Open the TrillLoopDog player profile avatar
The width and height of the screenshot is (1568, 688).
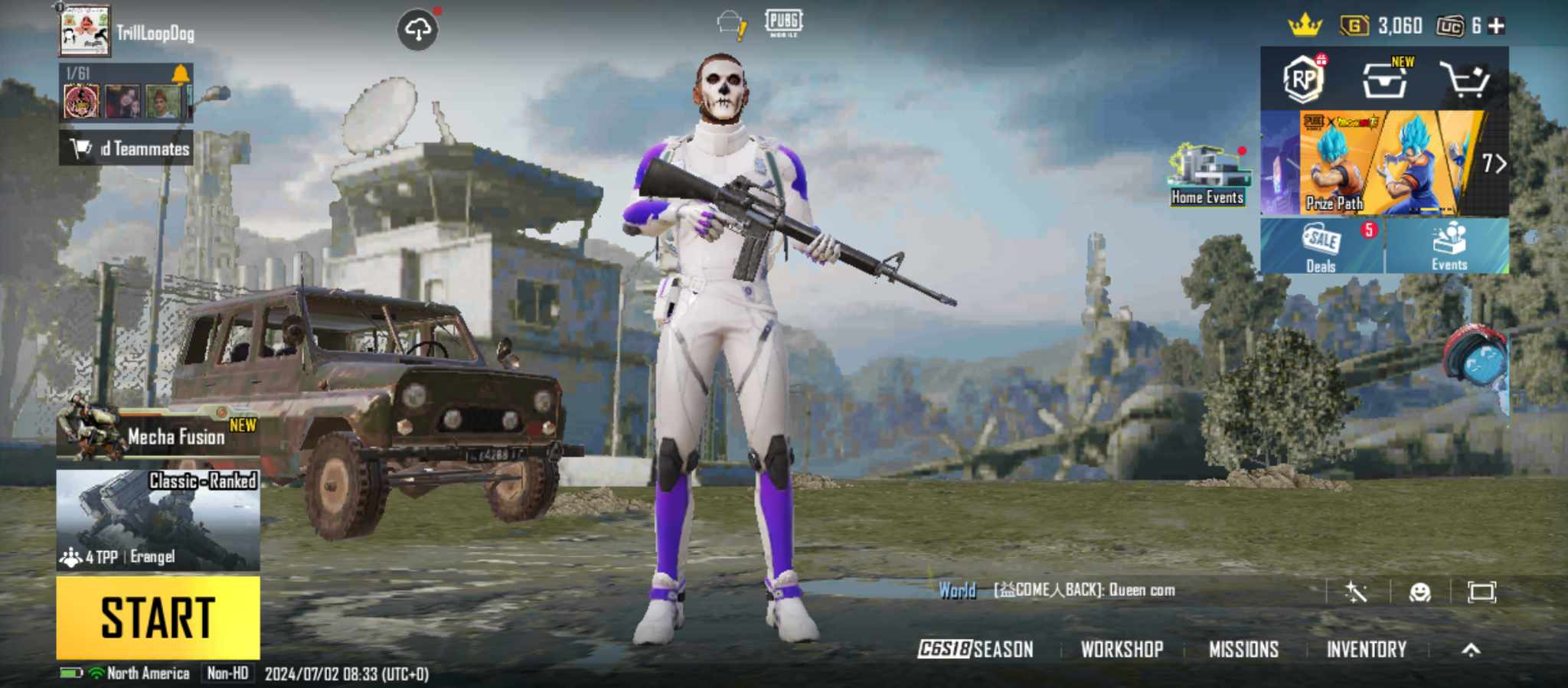(x=85, y=31)
